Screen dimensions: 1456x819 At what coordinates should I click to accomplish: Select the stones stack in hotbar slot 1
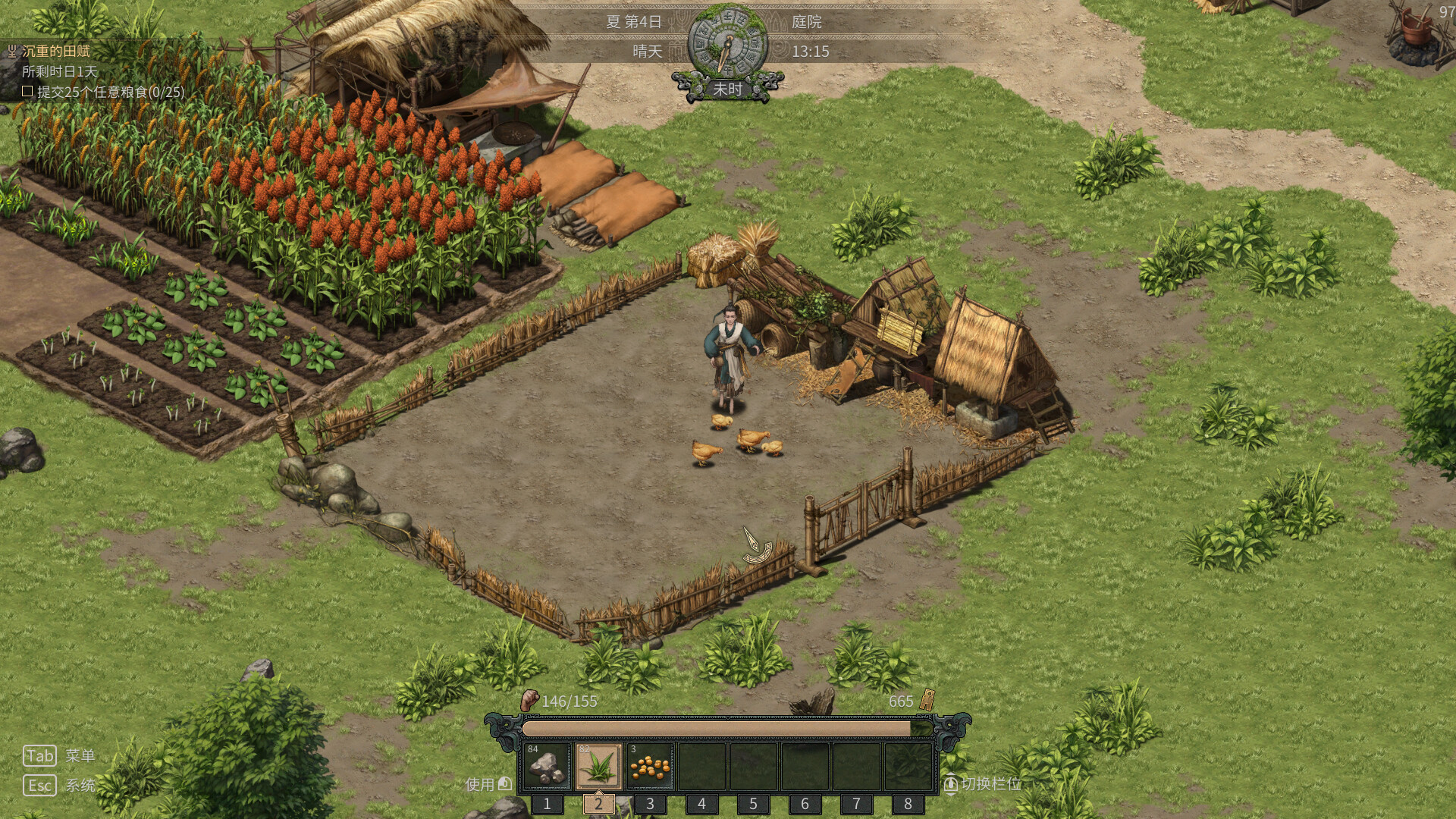point(548,767)
